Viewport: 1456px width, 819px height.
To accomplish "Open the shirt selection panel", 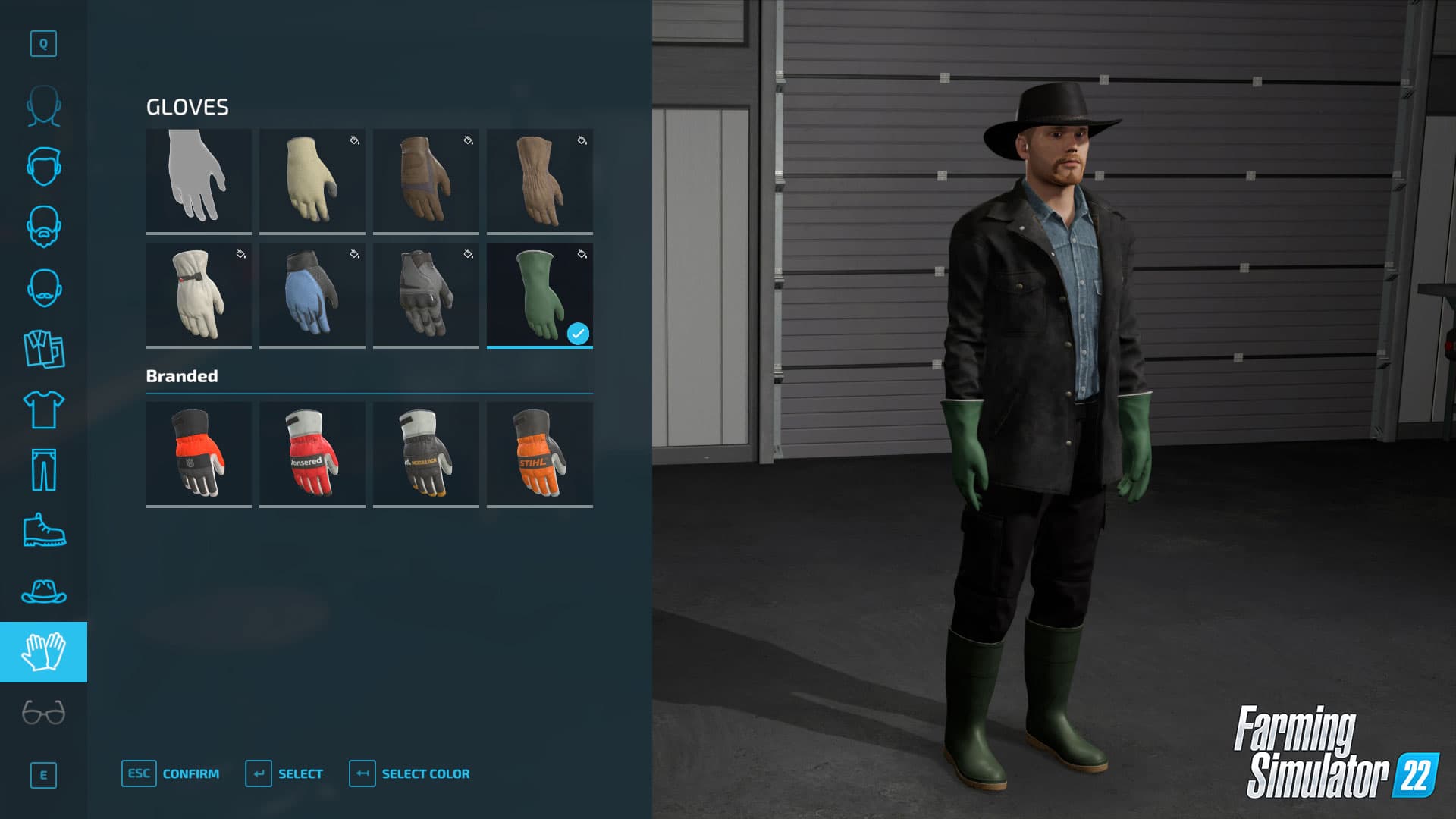I will tap(44, 409).
